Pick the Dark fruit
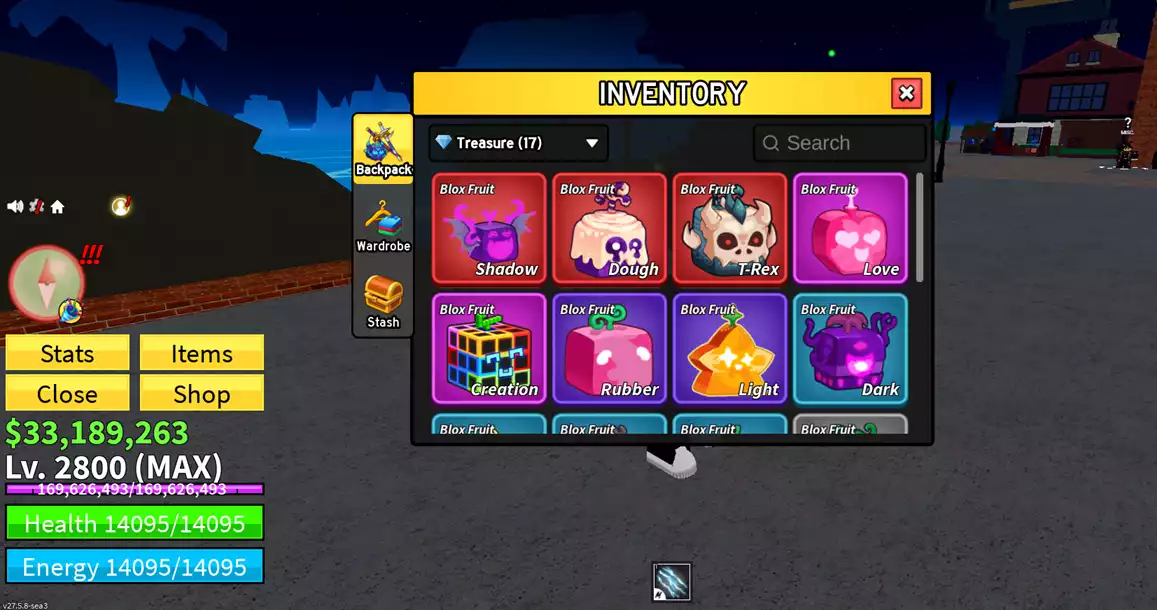The width and height of the screenshot is (1157, 610). pyautogui.click(x=850, y=348)
